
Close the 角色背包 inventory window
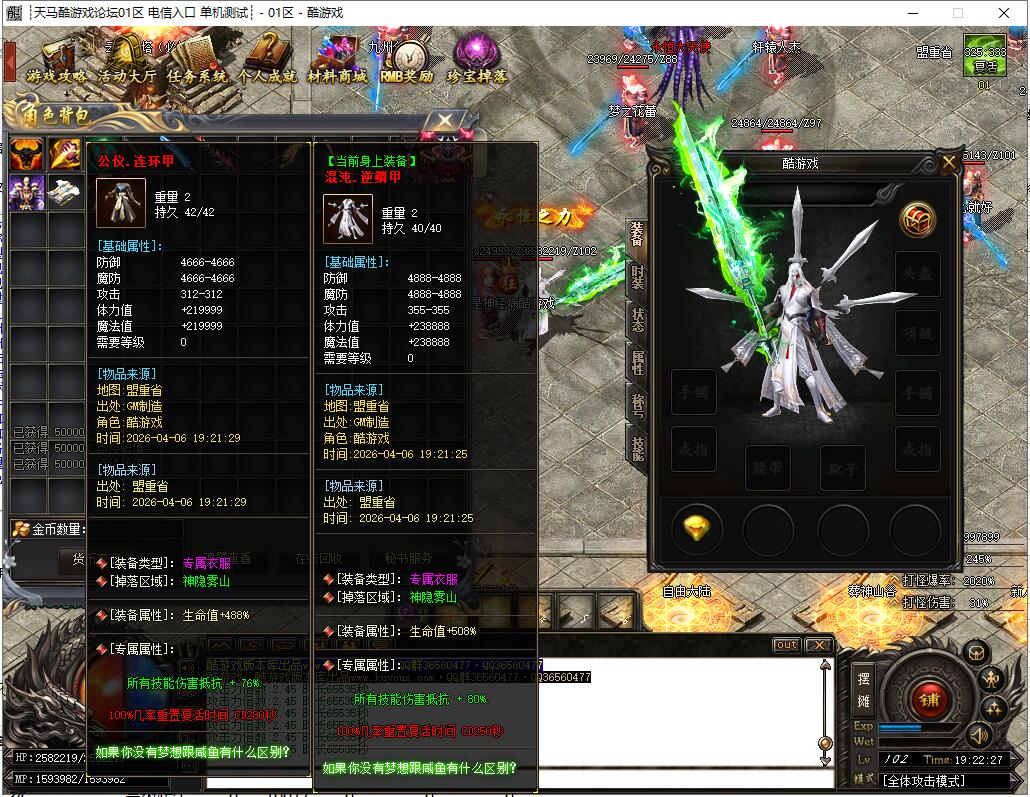[443, 121]
